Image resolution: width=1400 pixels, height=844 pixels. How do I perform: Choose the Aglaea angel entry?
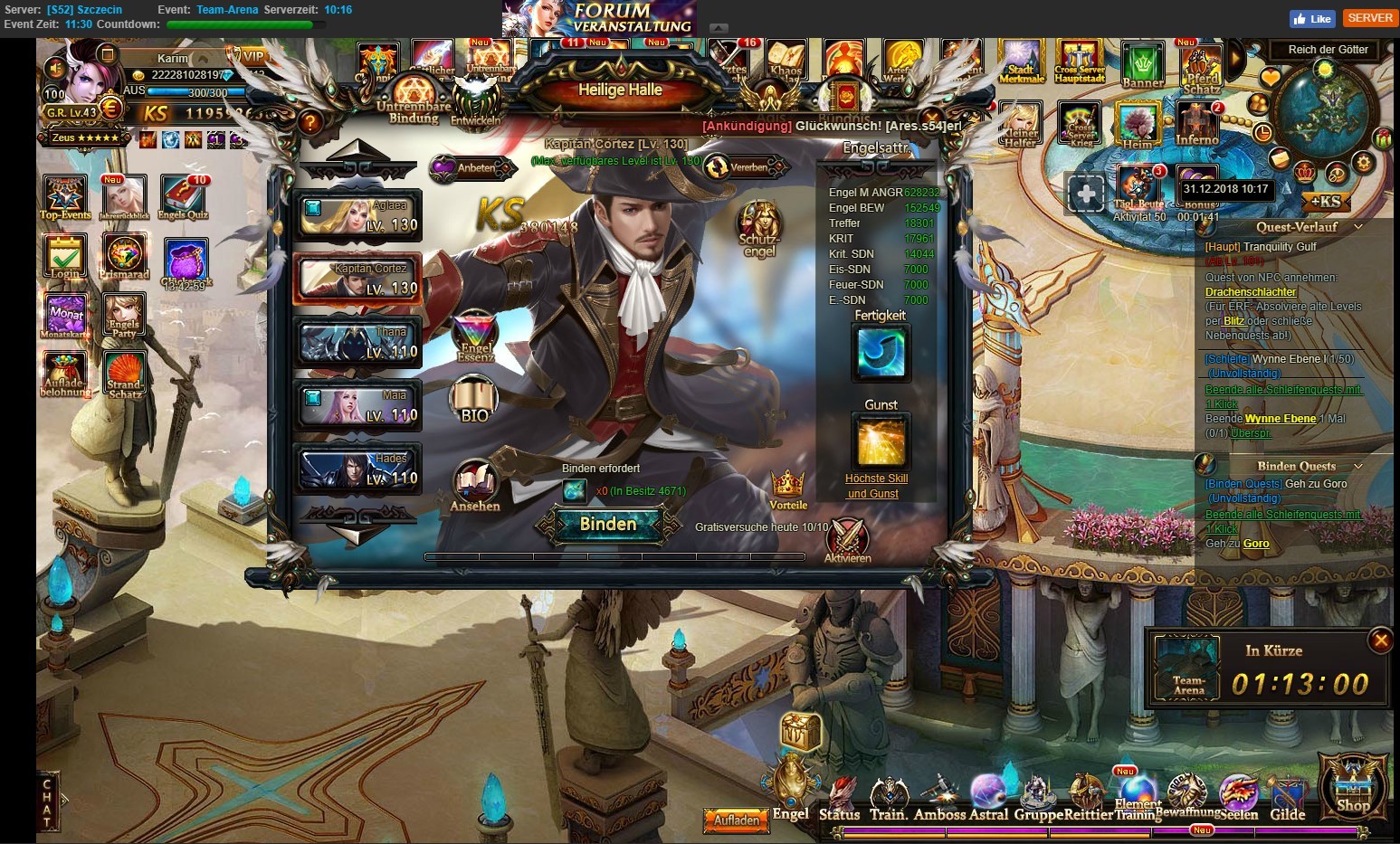pos(357,216)
